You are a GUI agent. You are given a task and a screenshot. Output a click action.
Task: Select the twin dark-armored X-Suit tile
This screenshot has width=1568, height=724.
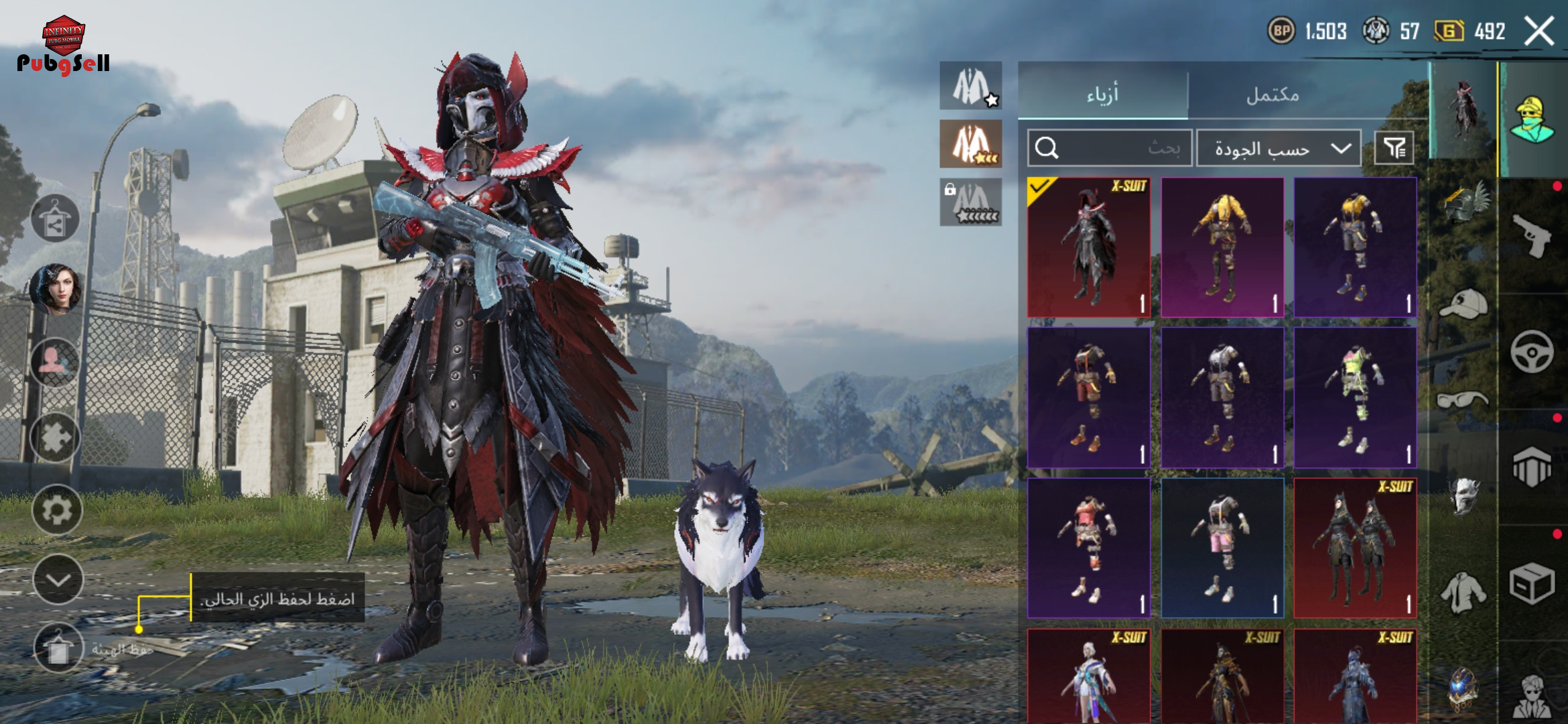[1355, 548]
